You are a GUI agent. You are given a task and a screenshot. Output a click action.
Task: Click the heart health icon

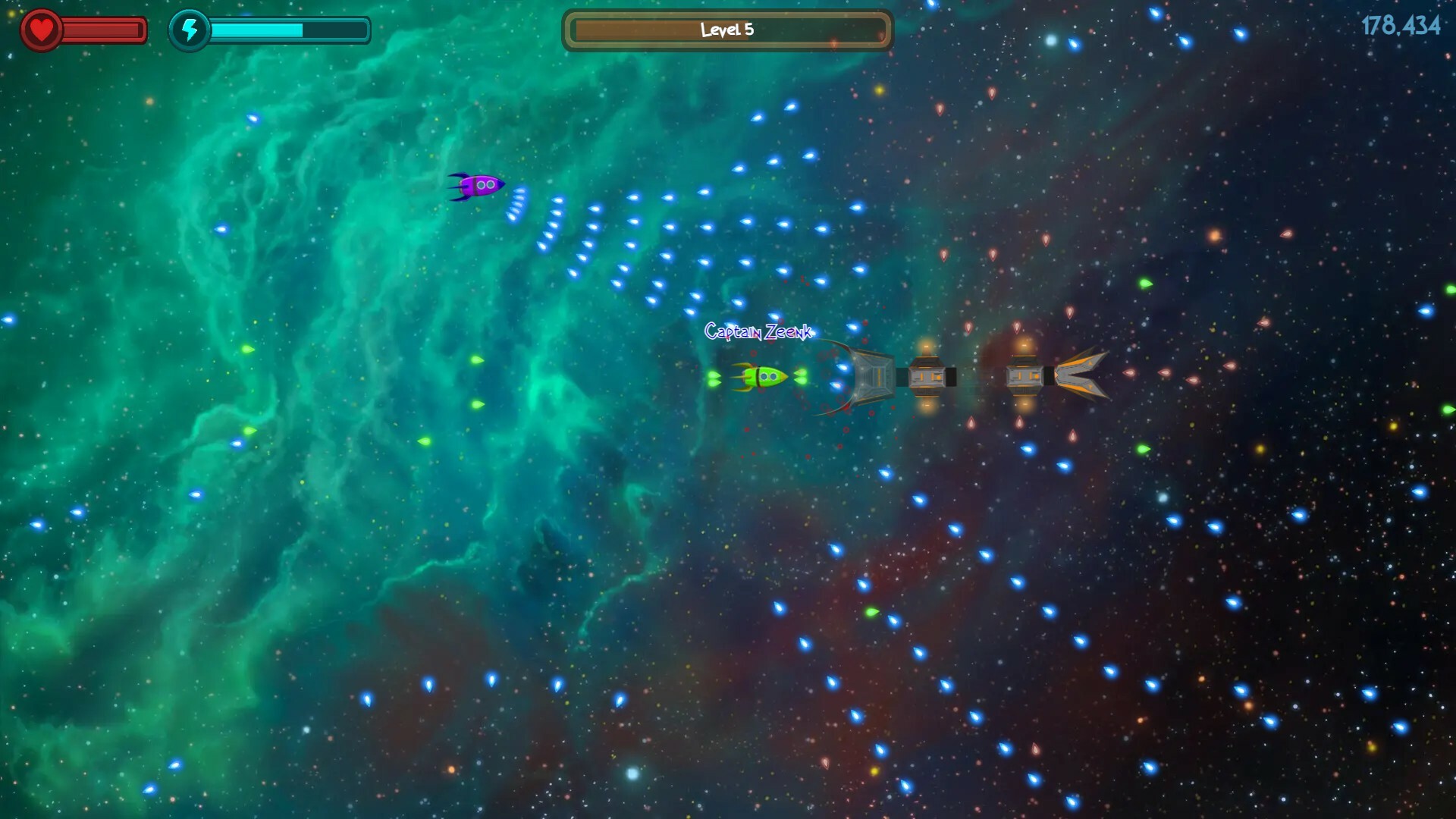(41, 29)
